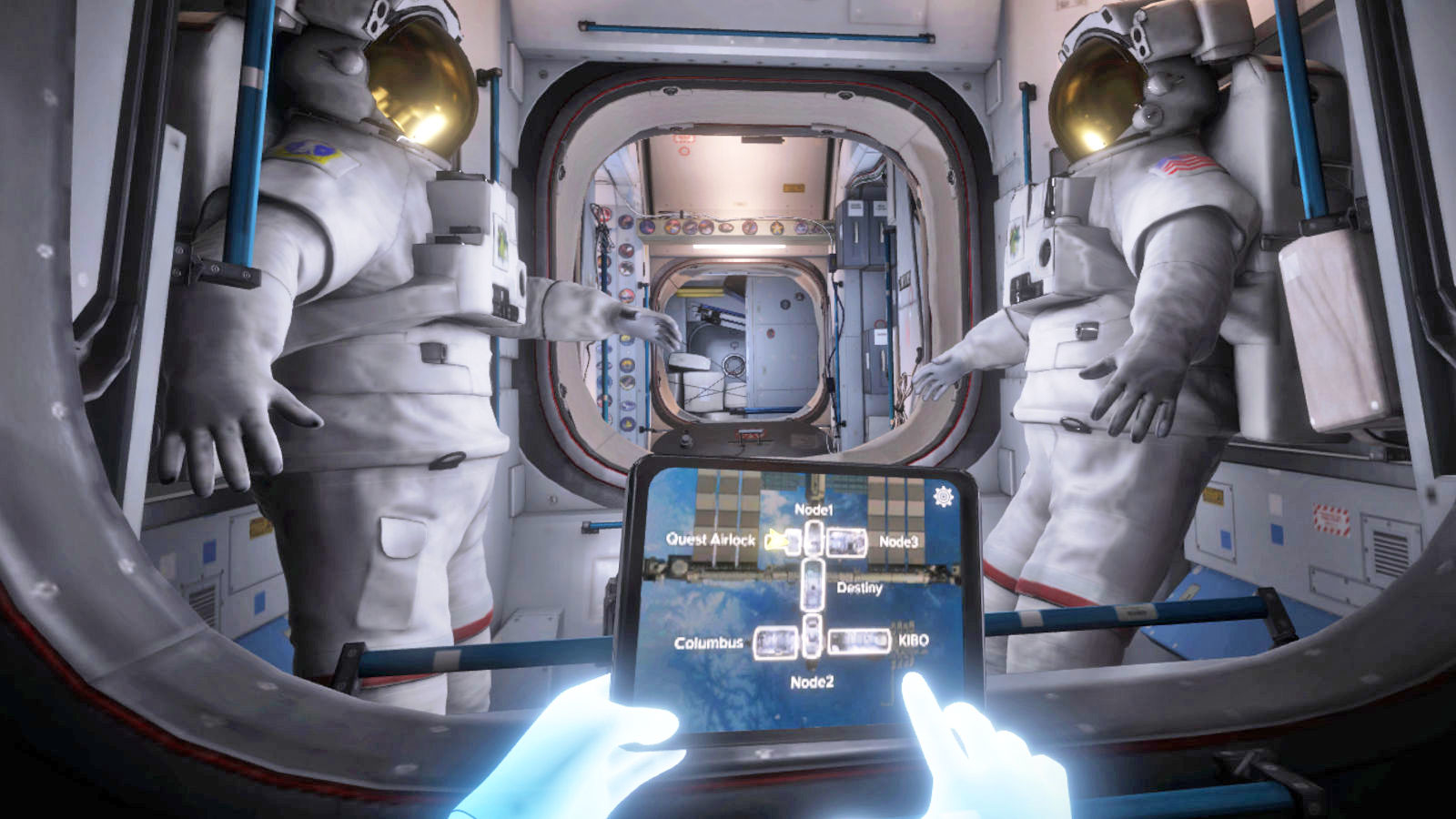Select the Node1 module on the station map
Viewport: 1456px width, 819px height.
point(814,537)
